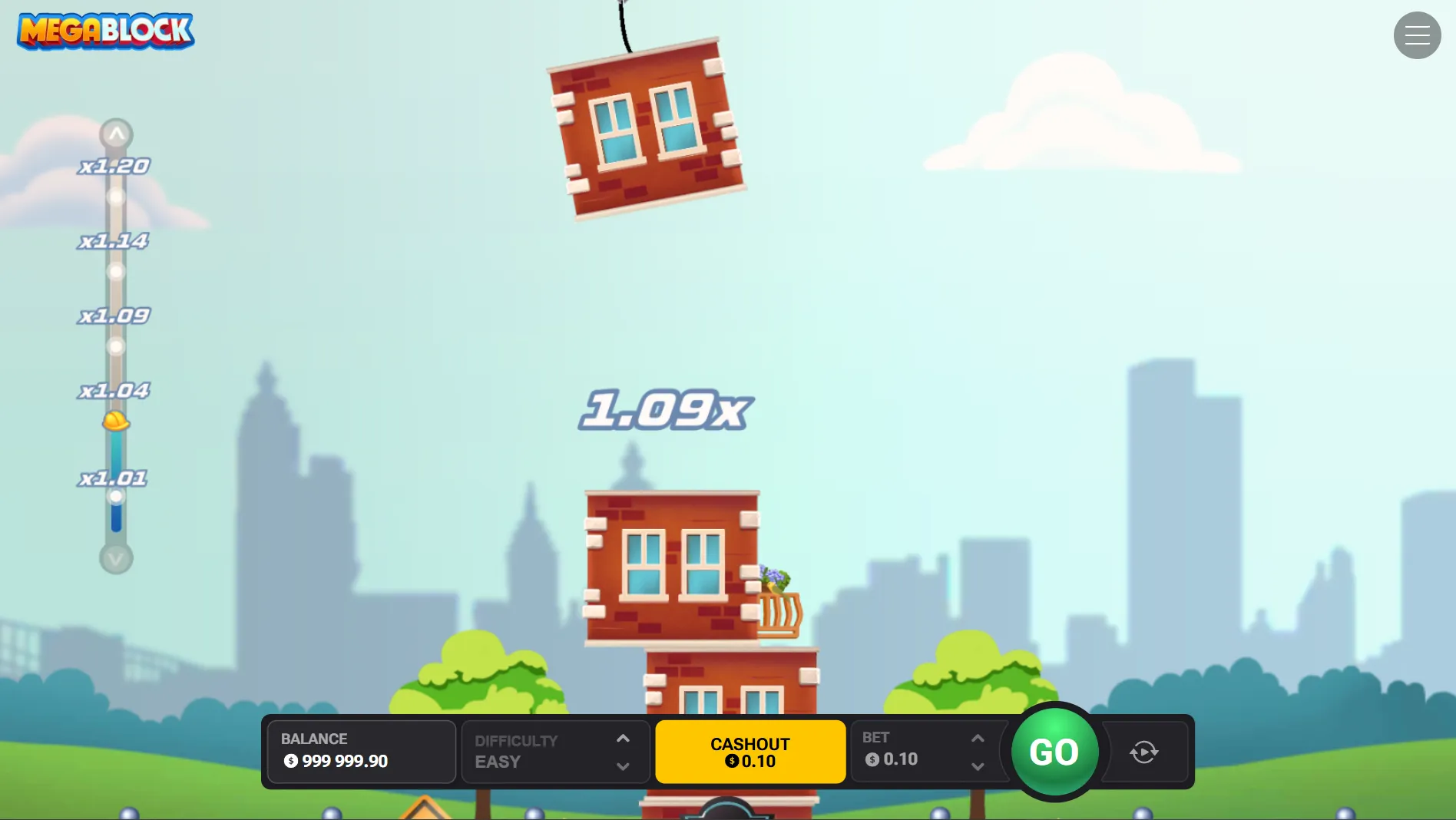This screenshot has height=820, width=1456.
Task: Raise the bet using the up arrow
Action: [x=978, y=738]
